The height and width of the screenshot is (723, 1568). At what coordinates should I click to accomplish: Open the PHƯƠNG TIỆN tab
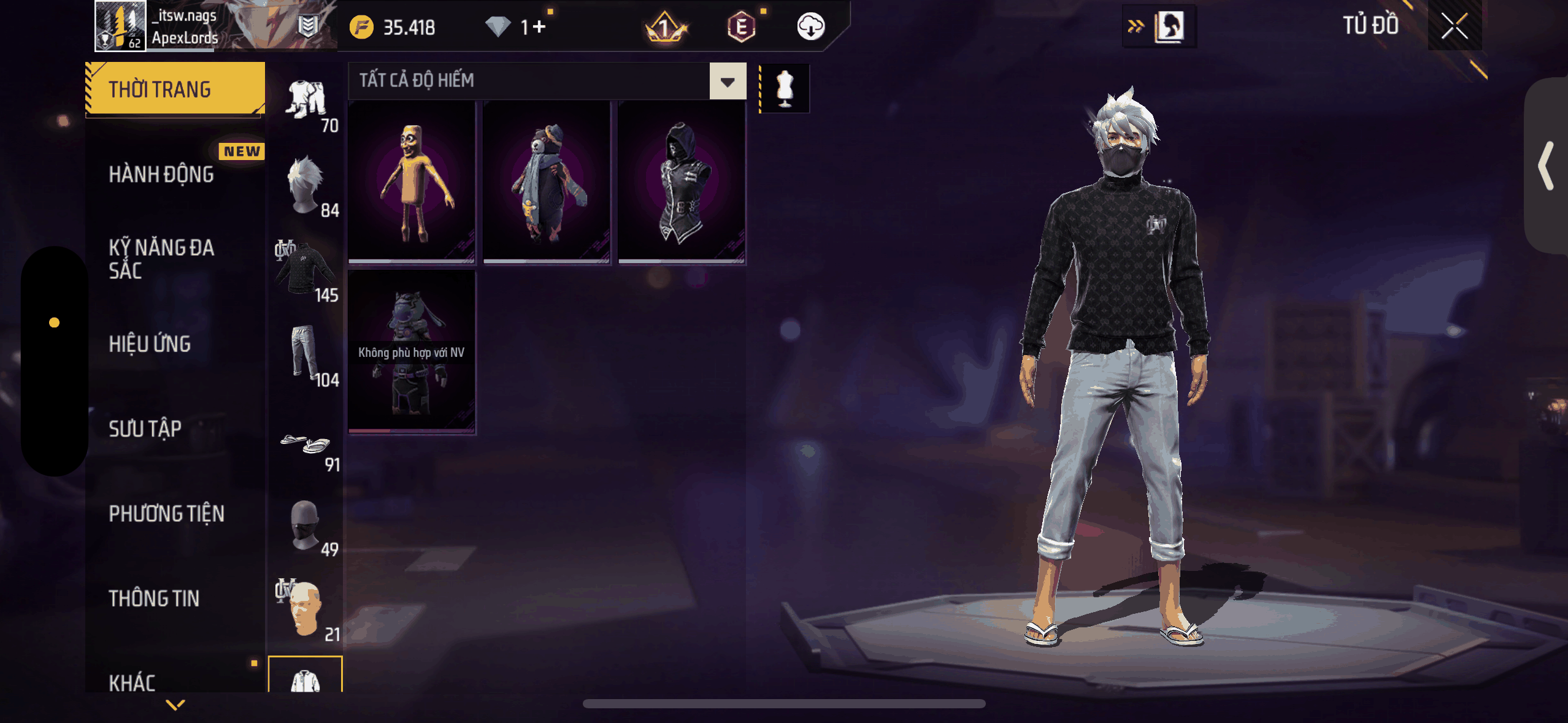tap(167, 513)
